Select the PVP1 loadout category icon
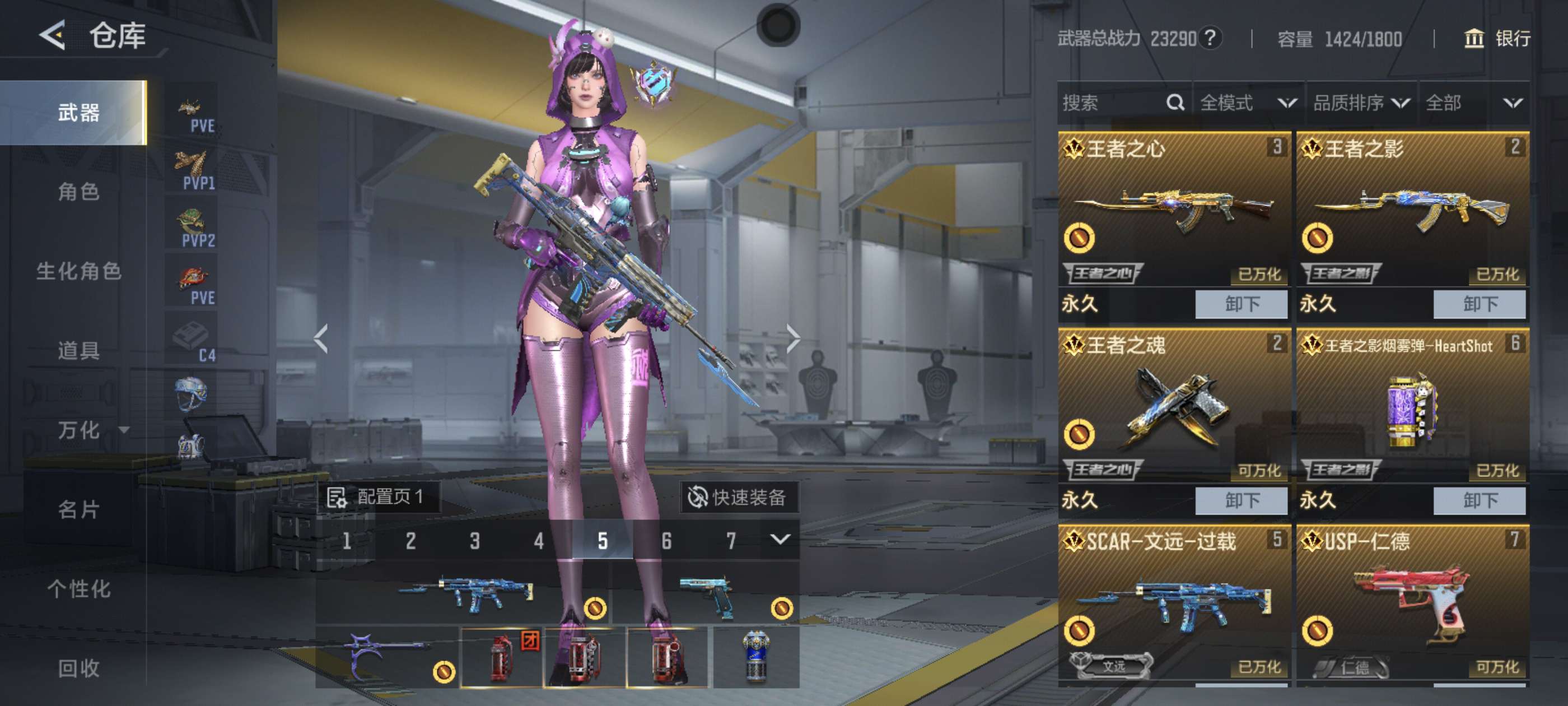The image size is (1568, 706). (194, 170)
